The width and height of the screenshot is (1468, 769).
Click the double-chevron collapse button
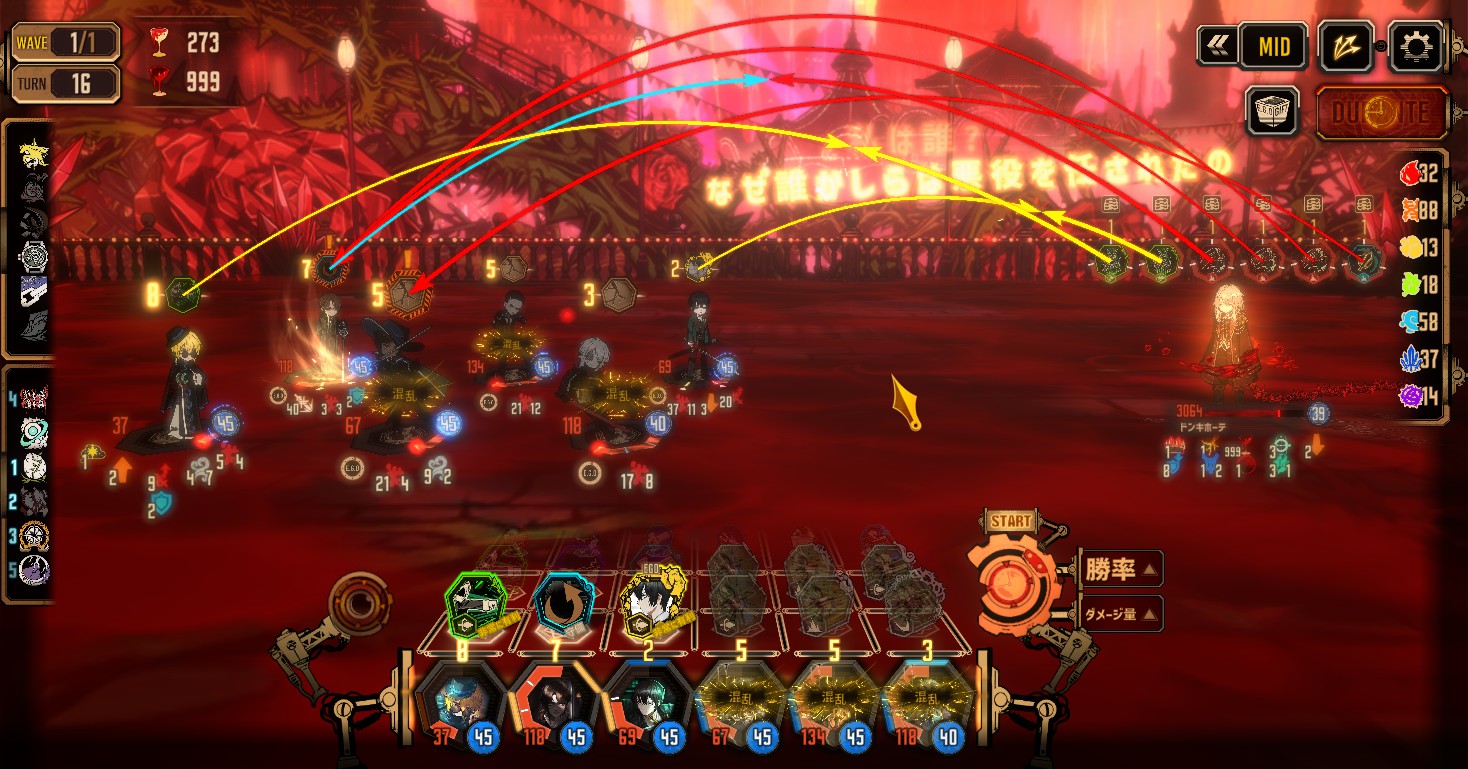(x=1216, y=46)
